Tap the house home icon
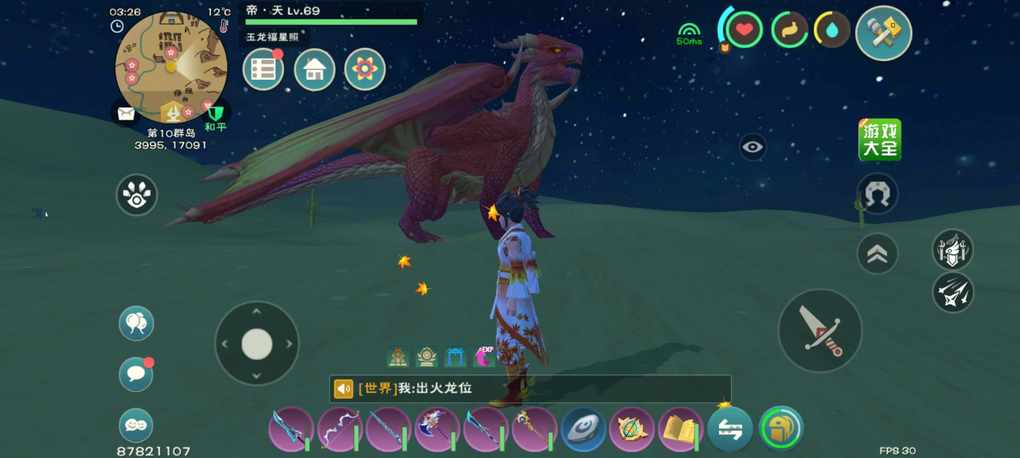 point(314,69)
